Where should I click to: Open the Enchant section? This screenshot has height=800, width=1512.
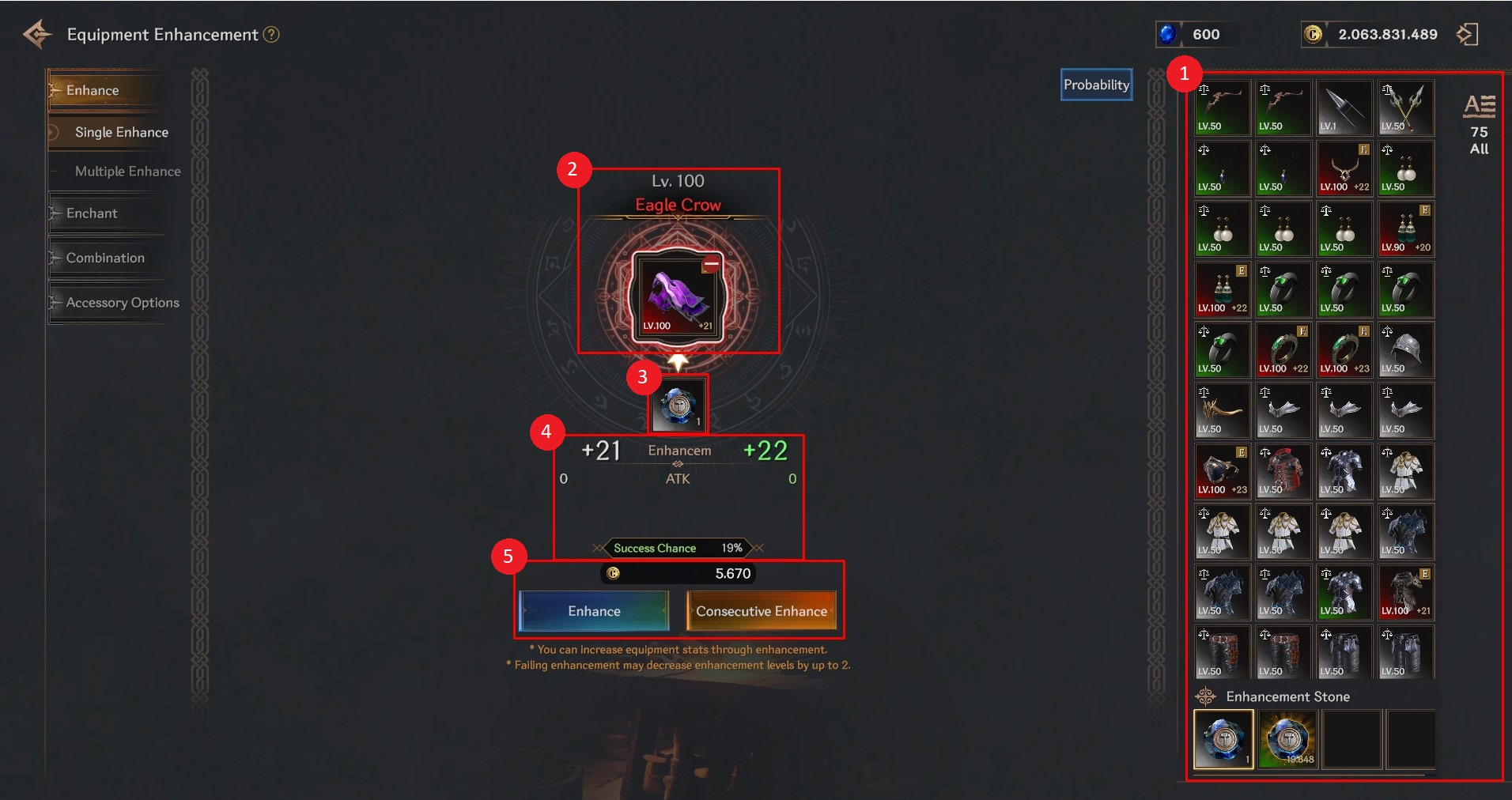click(92, 213)
